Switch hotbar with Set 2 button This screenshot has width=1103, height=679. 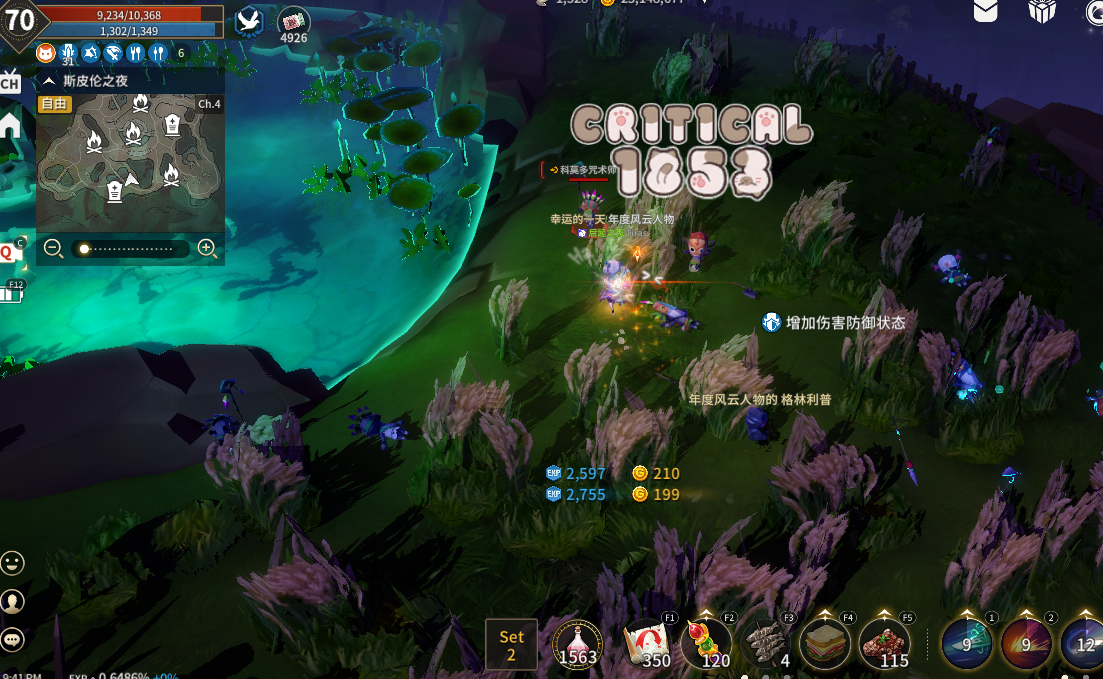pyautogui.click(x=511, y=644)
